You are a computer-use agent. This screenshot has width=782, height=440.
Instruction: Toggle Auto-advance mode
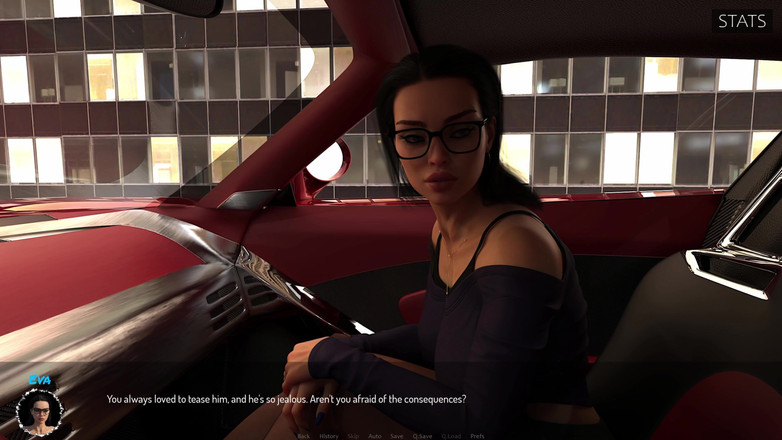375,436
